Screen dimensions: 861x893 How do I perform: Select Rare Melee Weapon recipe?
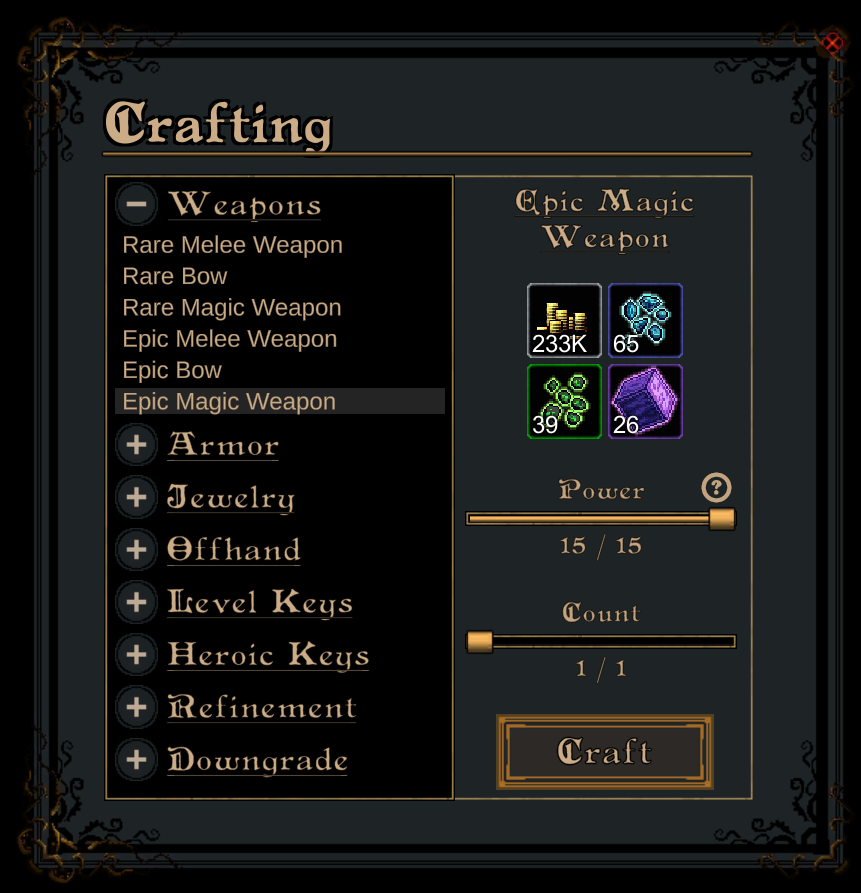232,245
